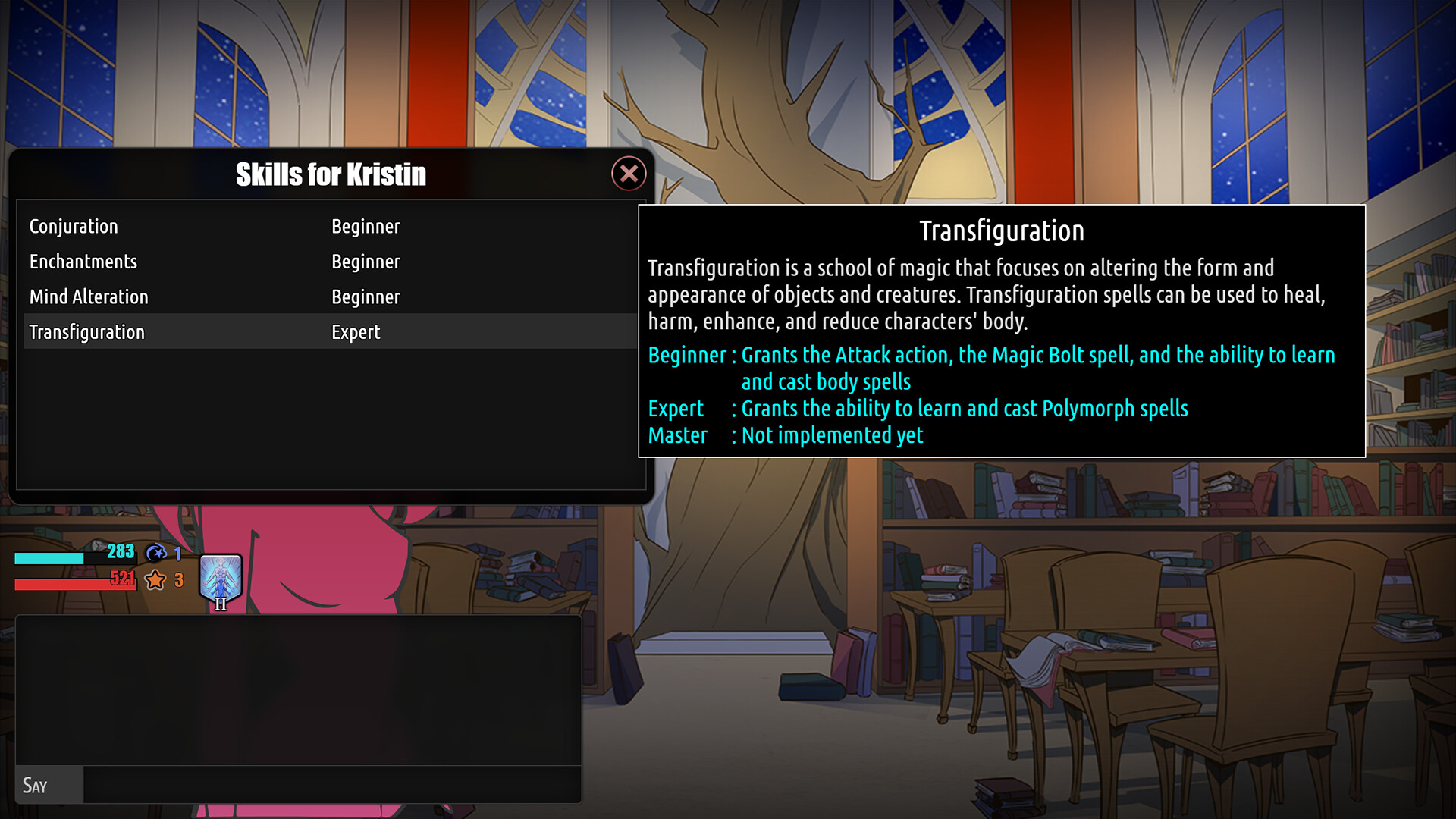Click the Beginner rank next to Conjuration
Screen dimensions: 1456x819
click(366, 226)
